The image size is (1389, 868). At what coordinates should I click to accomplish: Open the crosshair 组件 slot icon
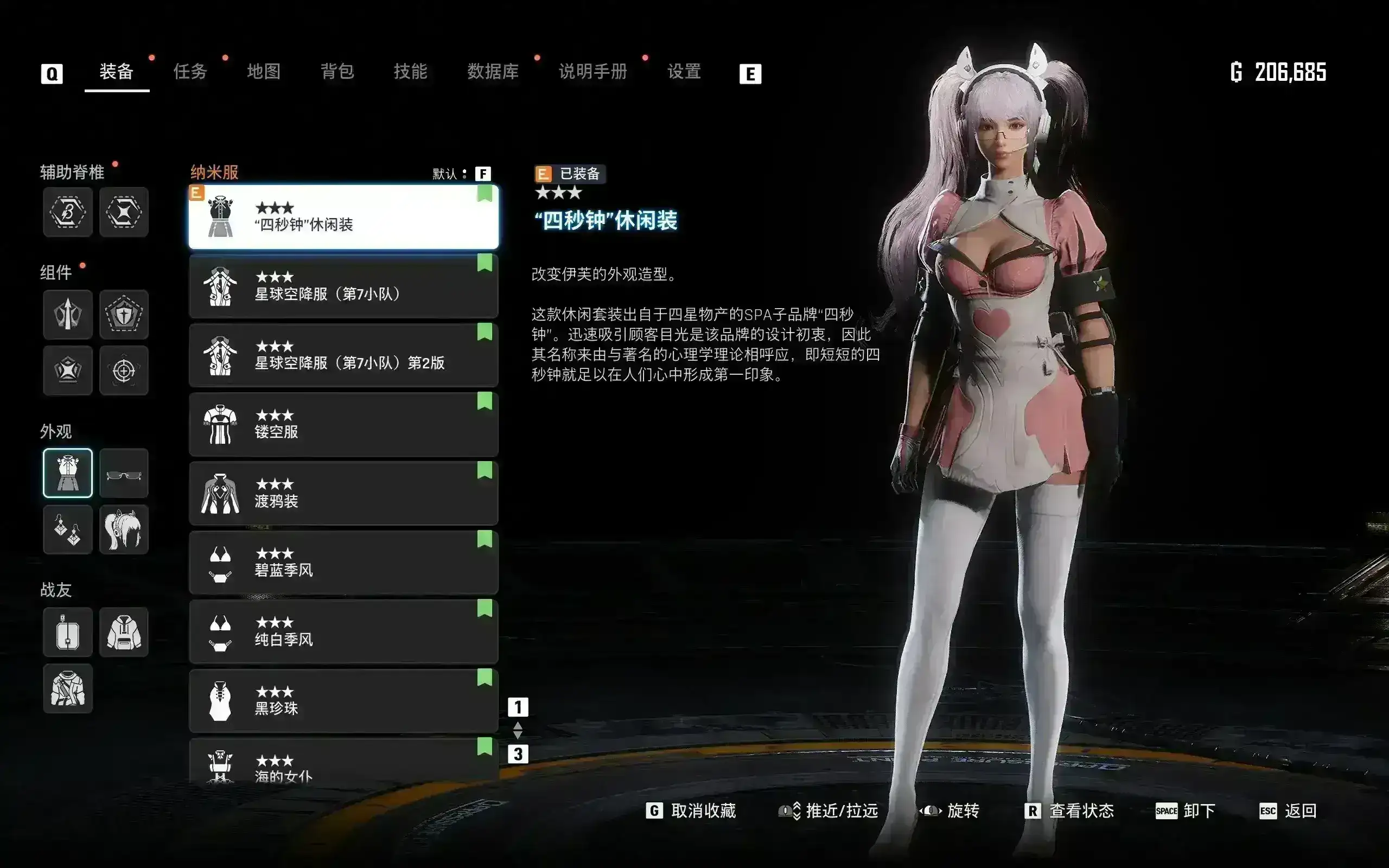click(x=124, y=371)
